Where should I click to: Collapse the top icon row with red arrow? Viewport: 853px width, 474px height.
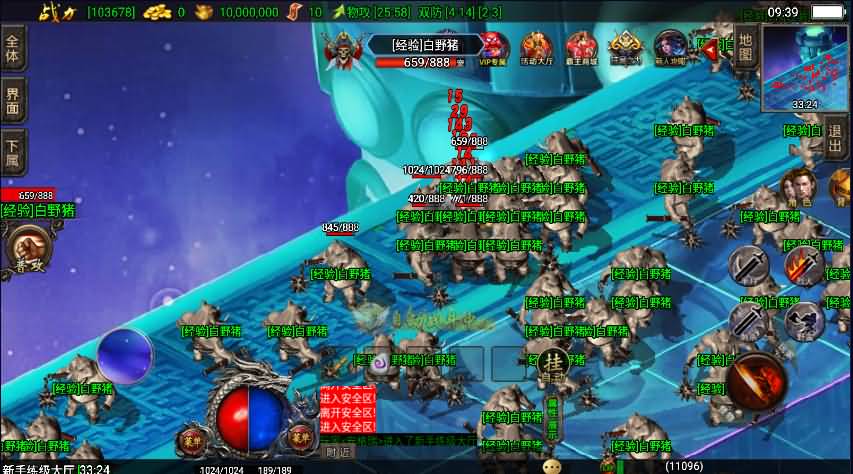(709, 47)
